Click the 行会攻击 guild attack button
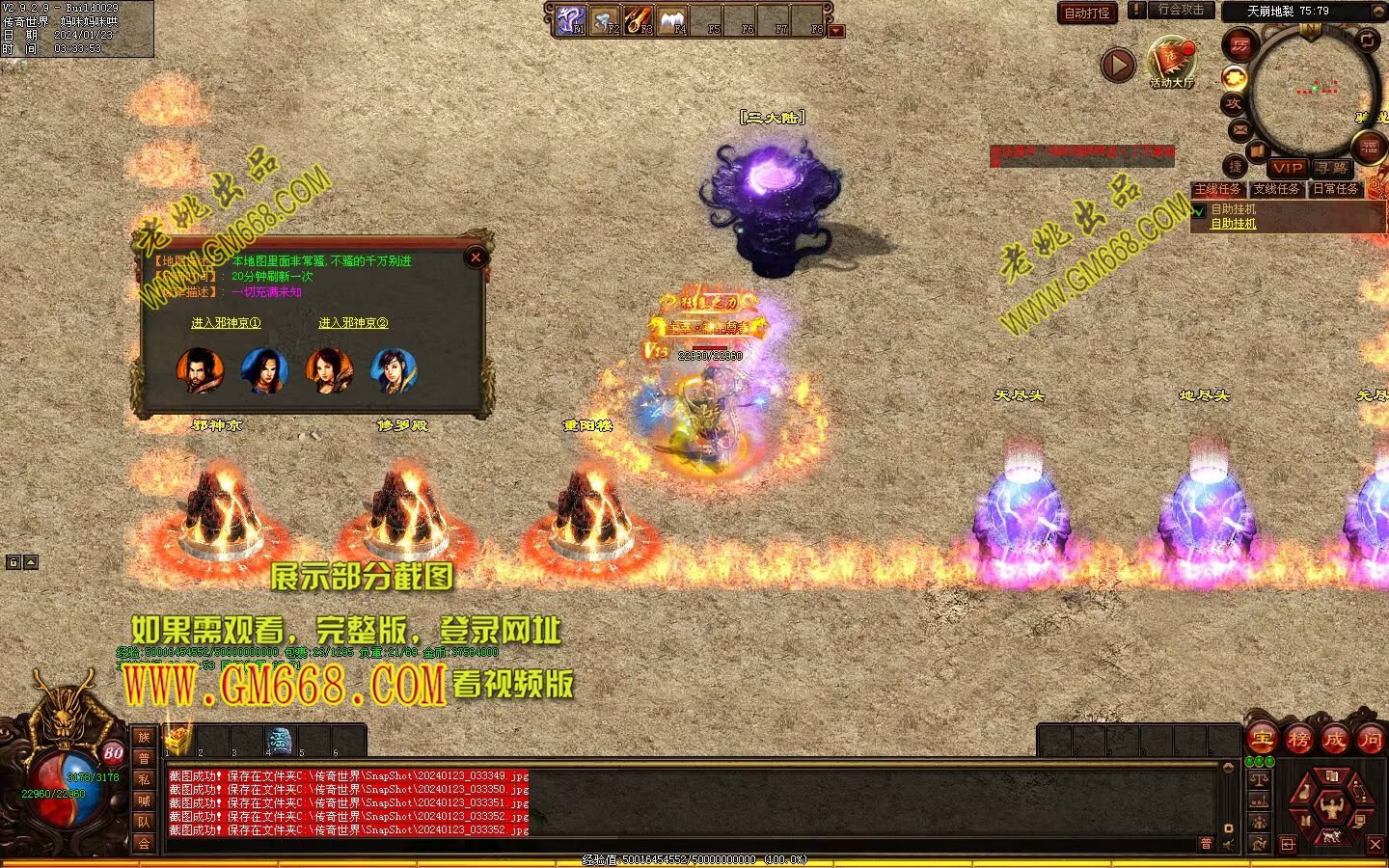This screenshot has width=1389, height=868. point(1181,10)
